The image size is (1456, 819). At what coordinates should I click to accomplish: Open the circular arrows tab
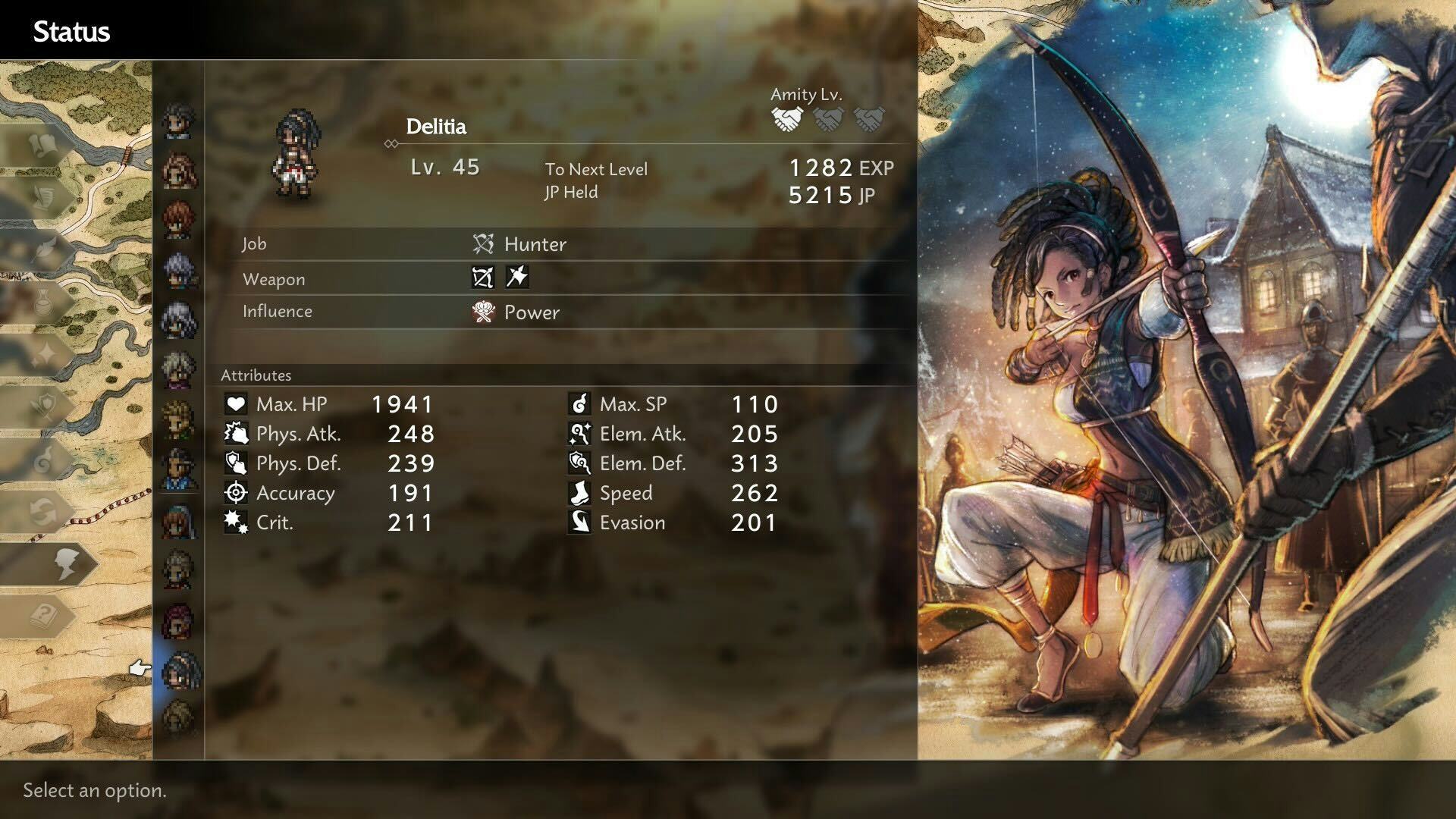44,511
